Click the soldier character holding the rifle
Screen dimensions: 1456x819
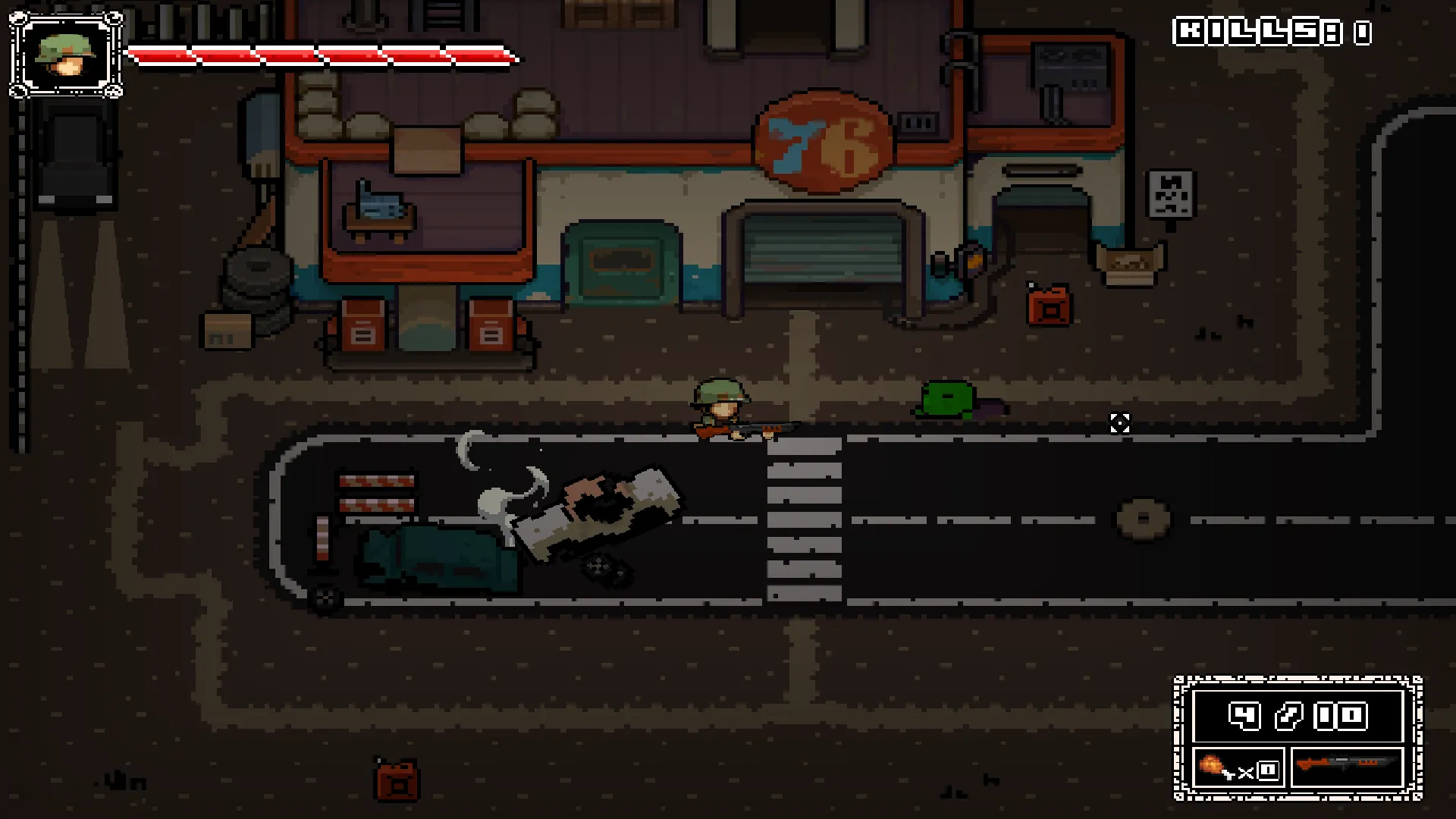[720, 406]
